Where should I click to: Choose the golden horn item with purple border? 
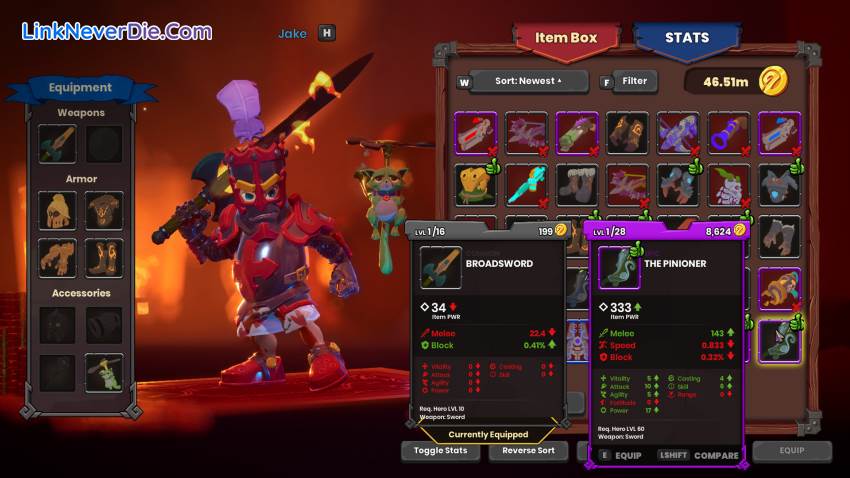pos(778,288)
